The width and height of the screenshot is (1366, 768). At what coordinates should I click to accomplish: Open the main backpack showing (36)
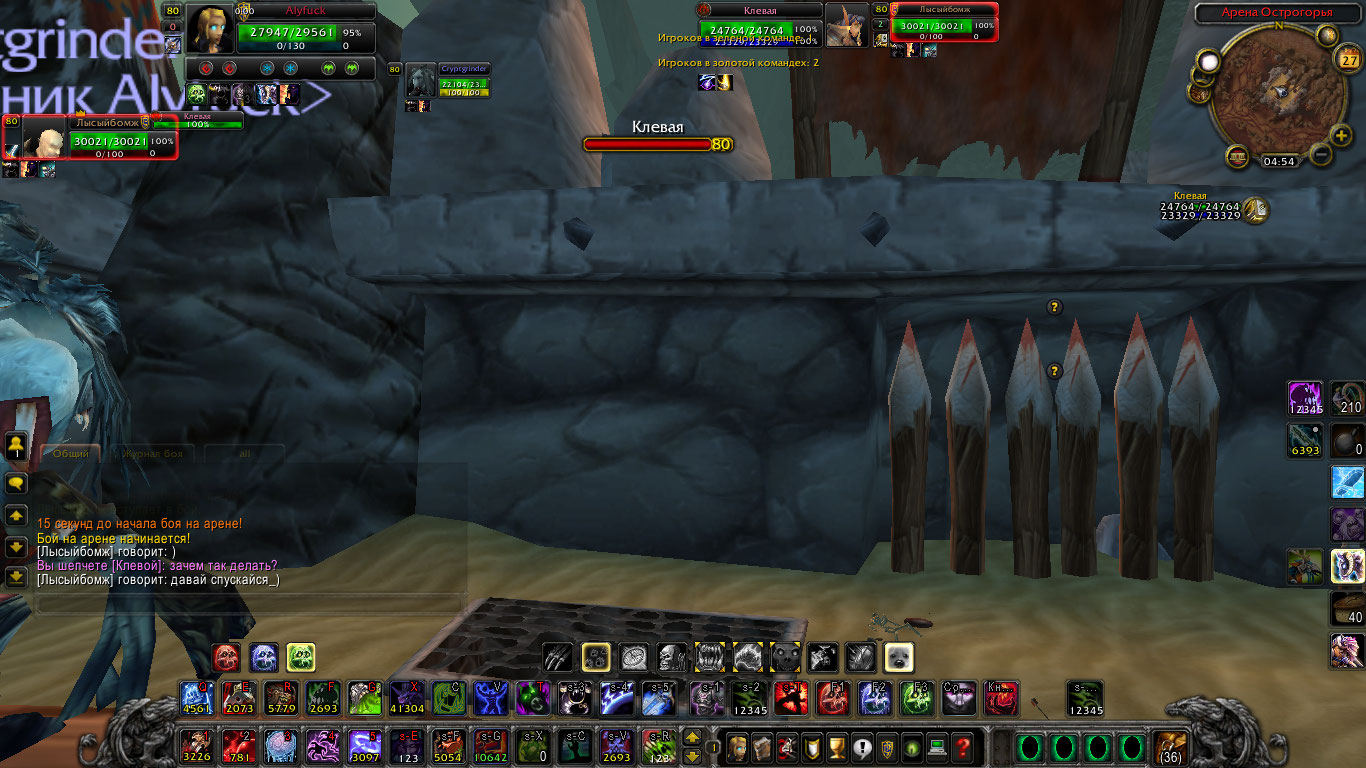pyautogui.click(x=1169, y=746)
